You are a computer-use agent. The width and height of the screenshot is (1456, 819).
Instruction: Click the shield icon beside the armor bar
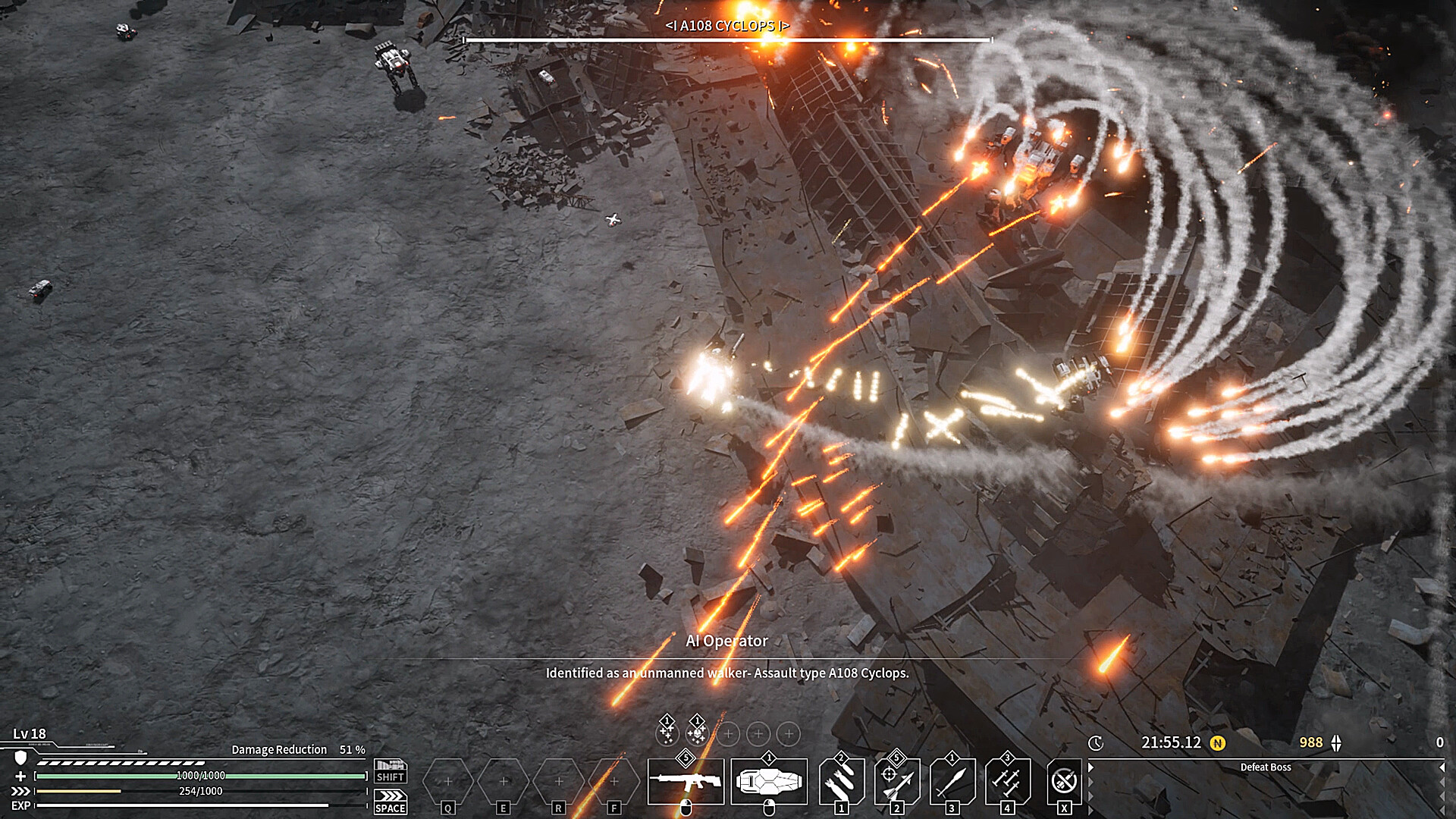point(21,758)
